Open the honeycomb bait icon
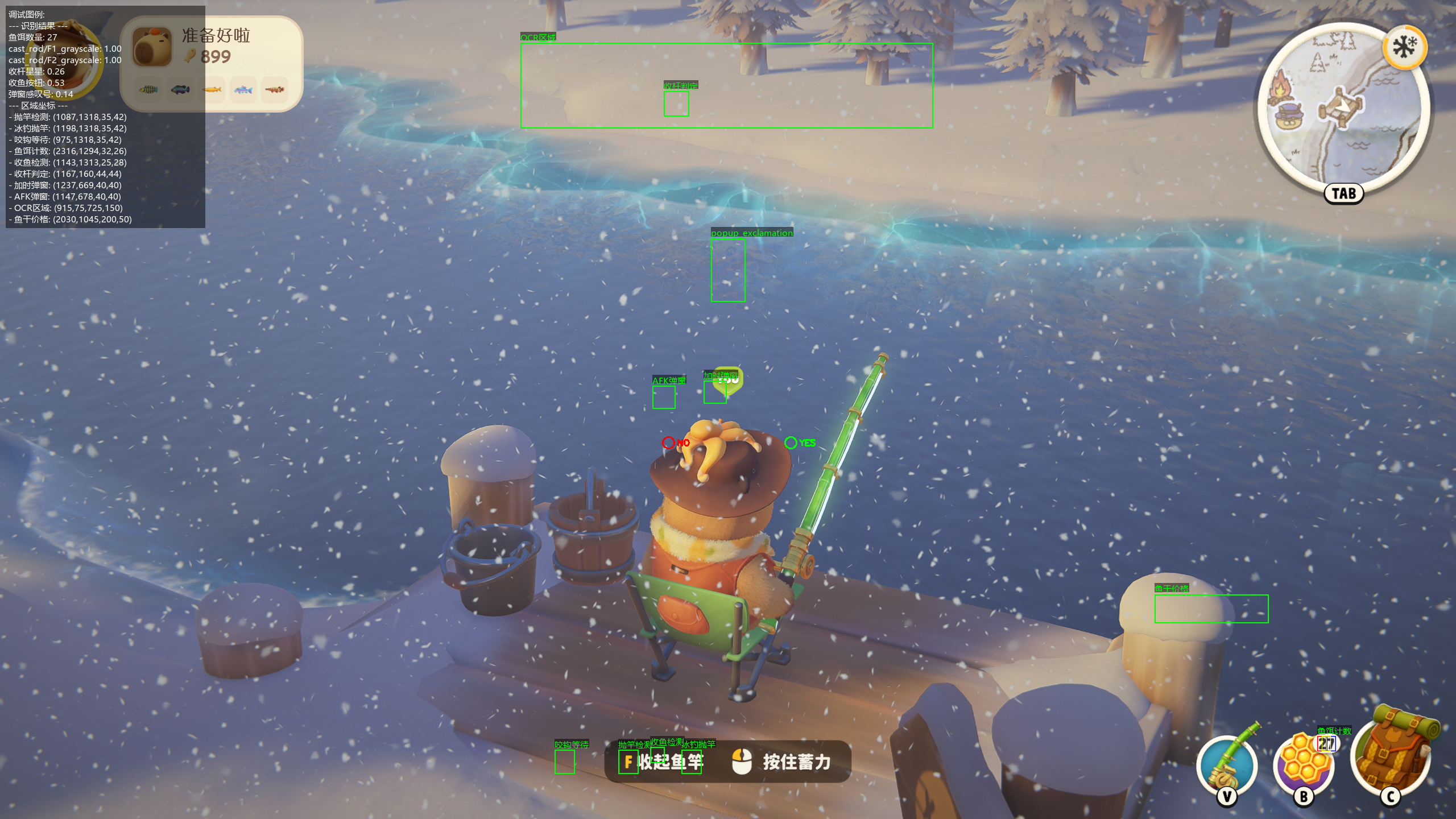 tap(1304, 765)
